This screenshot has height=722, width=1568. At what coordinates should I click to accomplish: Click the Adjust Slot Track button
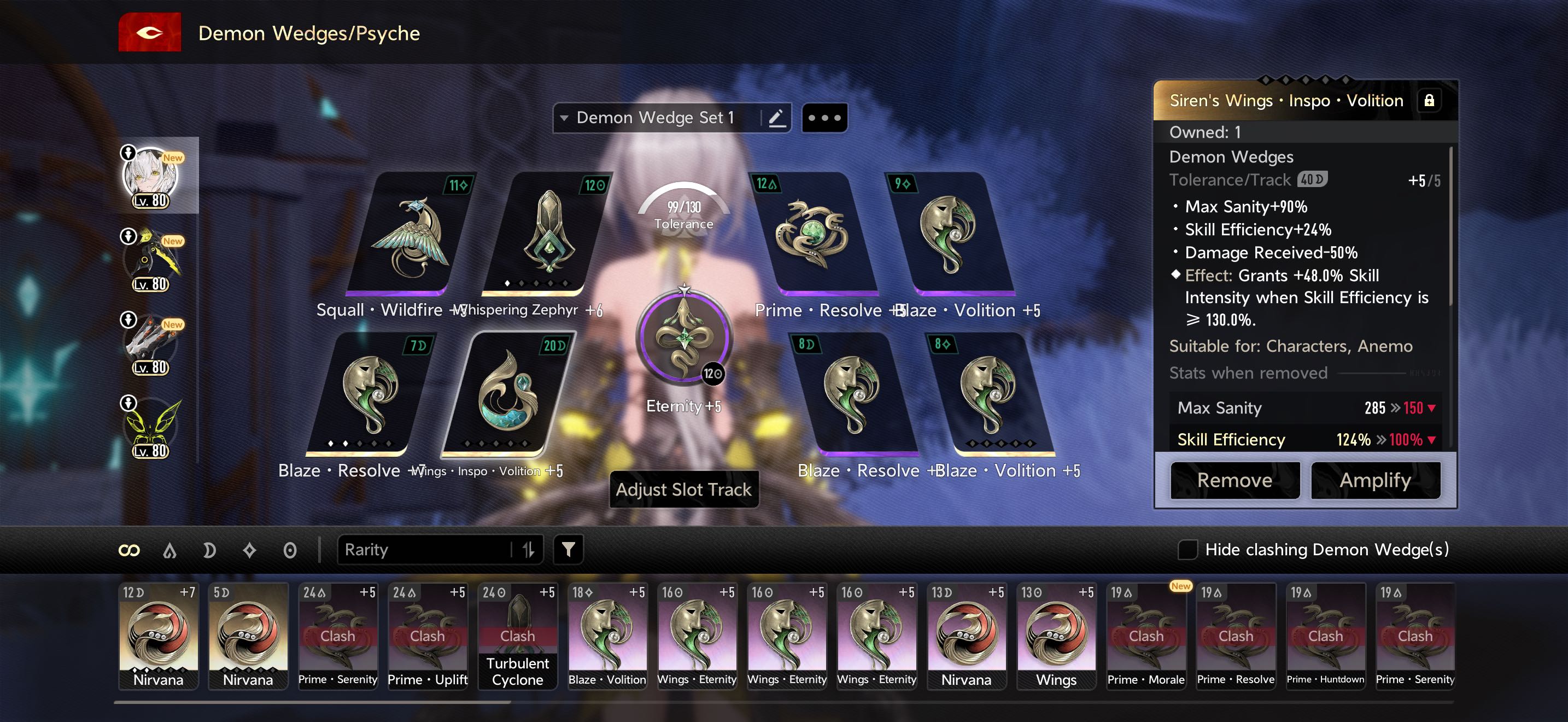click(x=683, y=490)
